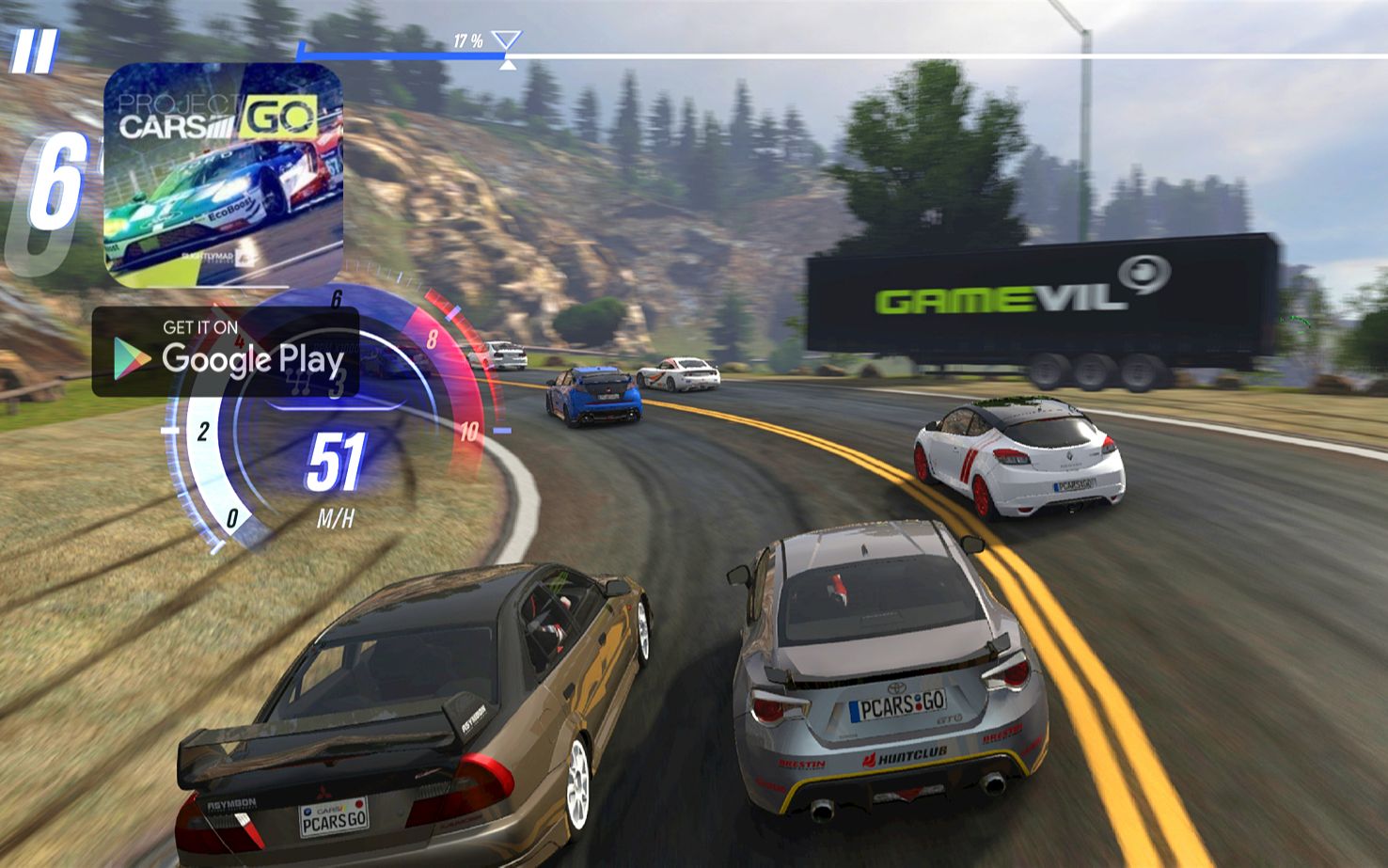Open the Get it on Google Play badge
Viewport: 1388px width, 868px height.
(226, 353)
